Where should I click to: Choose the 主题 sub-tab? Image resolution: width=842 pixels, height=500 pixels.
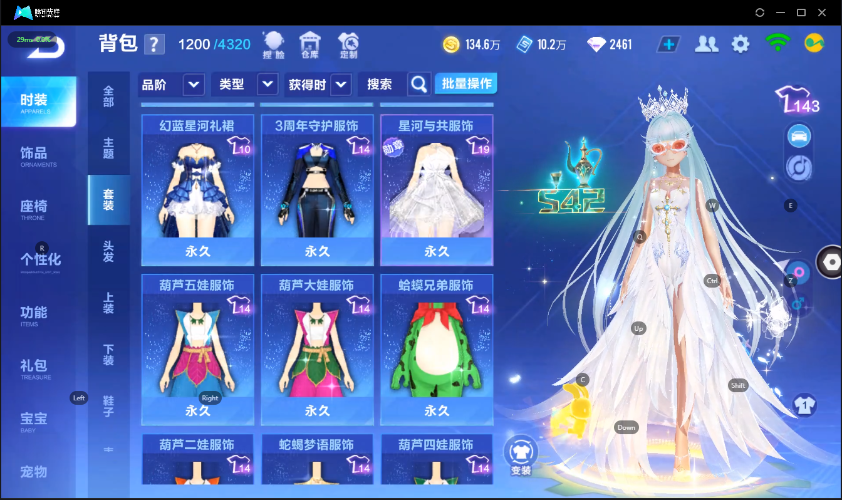tap(108, 147)
